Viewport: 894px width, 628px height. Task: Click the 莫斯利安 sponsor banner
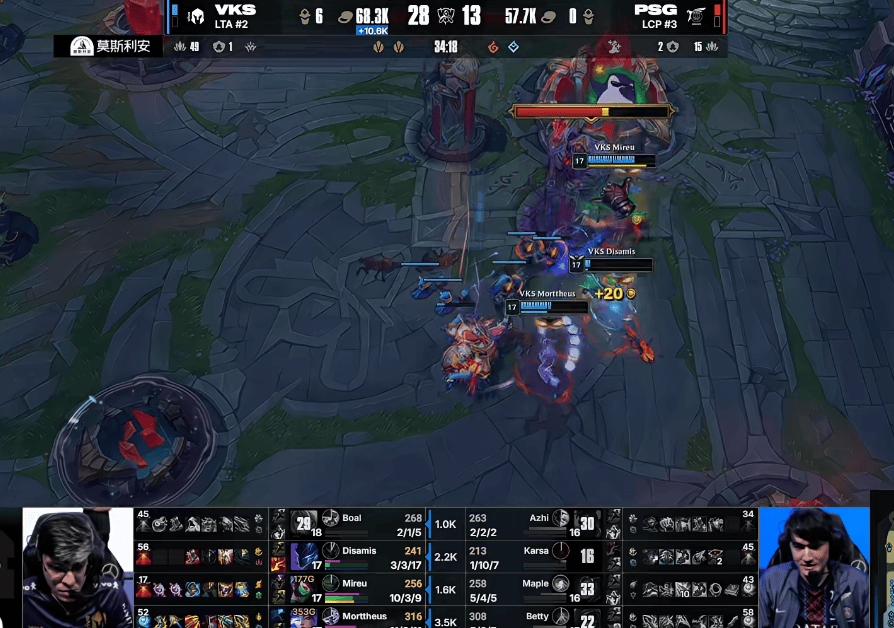[110, 46]
